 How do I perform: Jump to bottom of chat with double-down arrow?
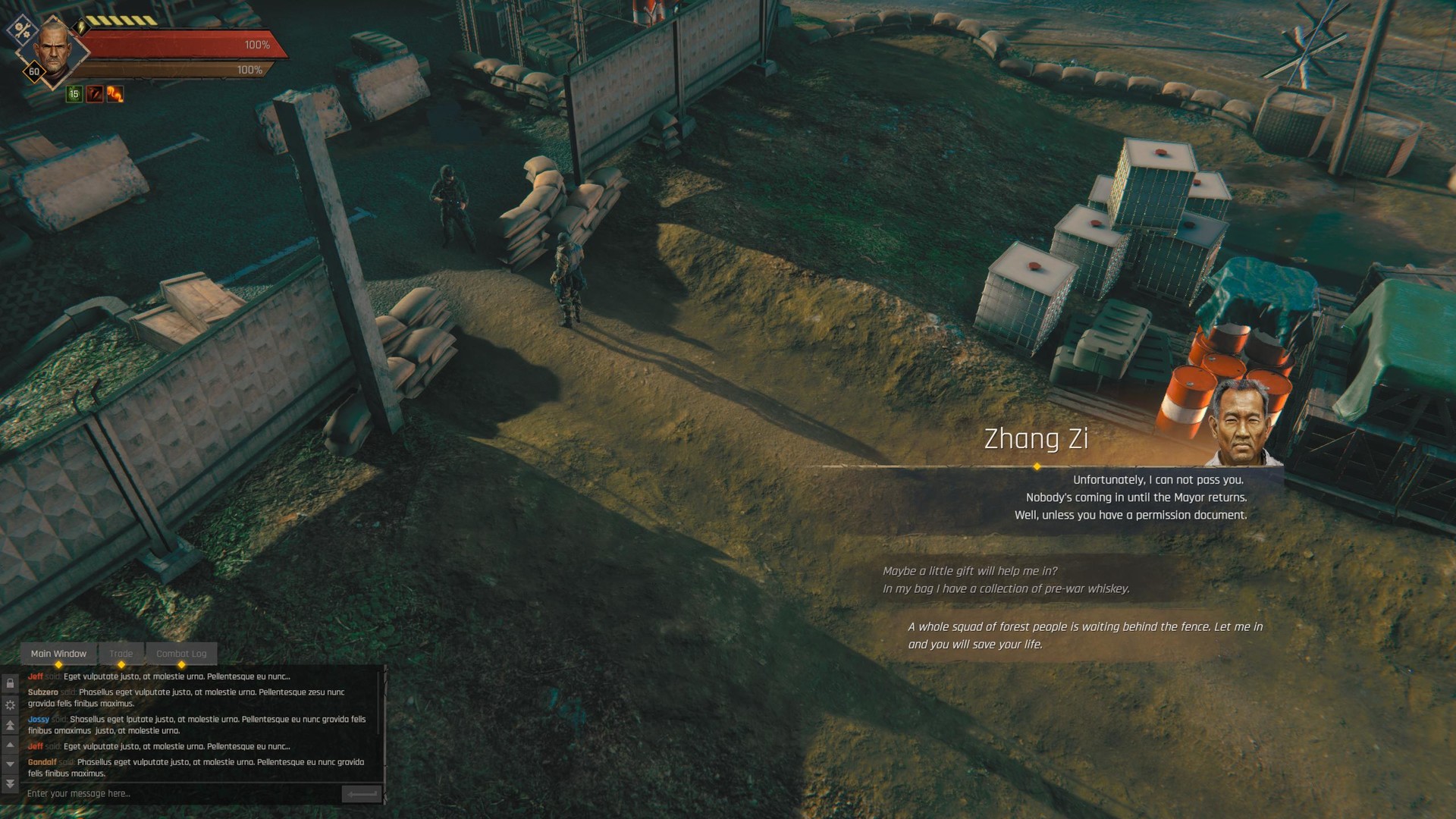click(10, 783)
